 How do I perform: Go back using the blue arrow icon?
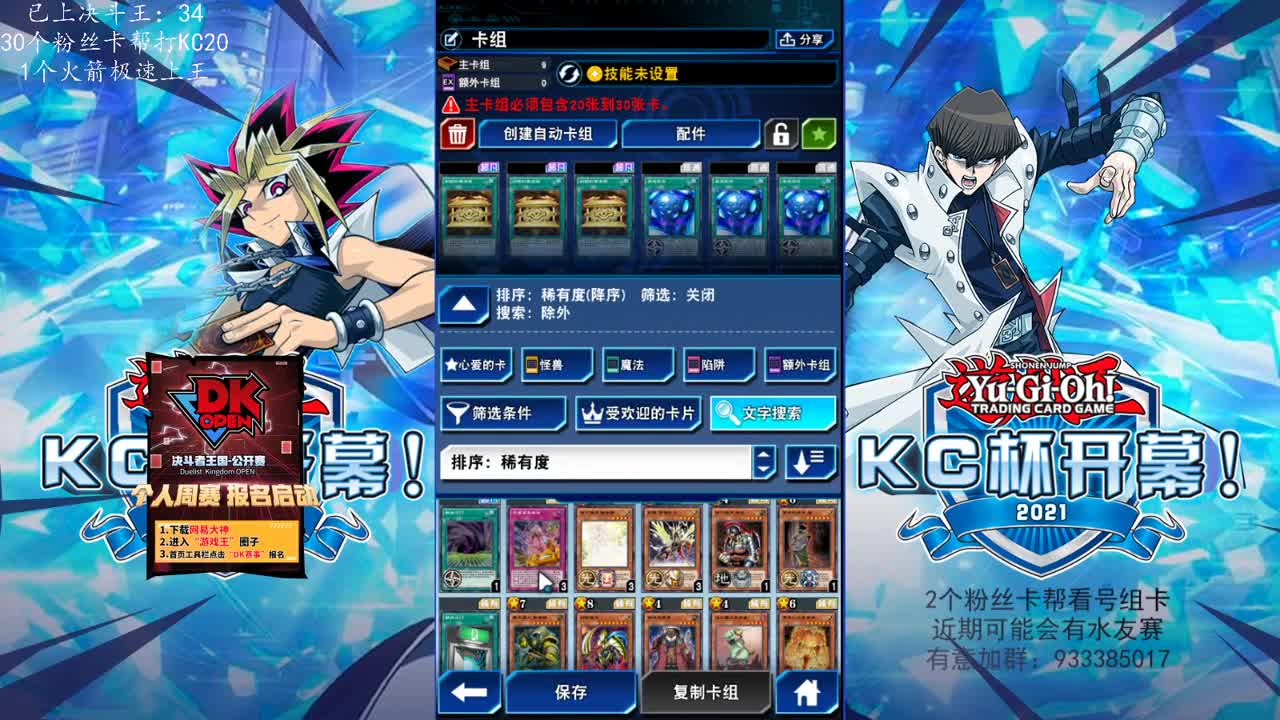coord(468,692)
